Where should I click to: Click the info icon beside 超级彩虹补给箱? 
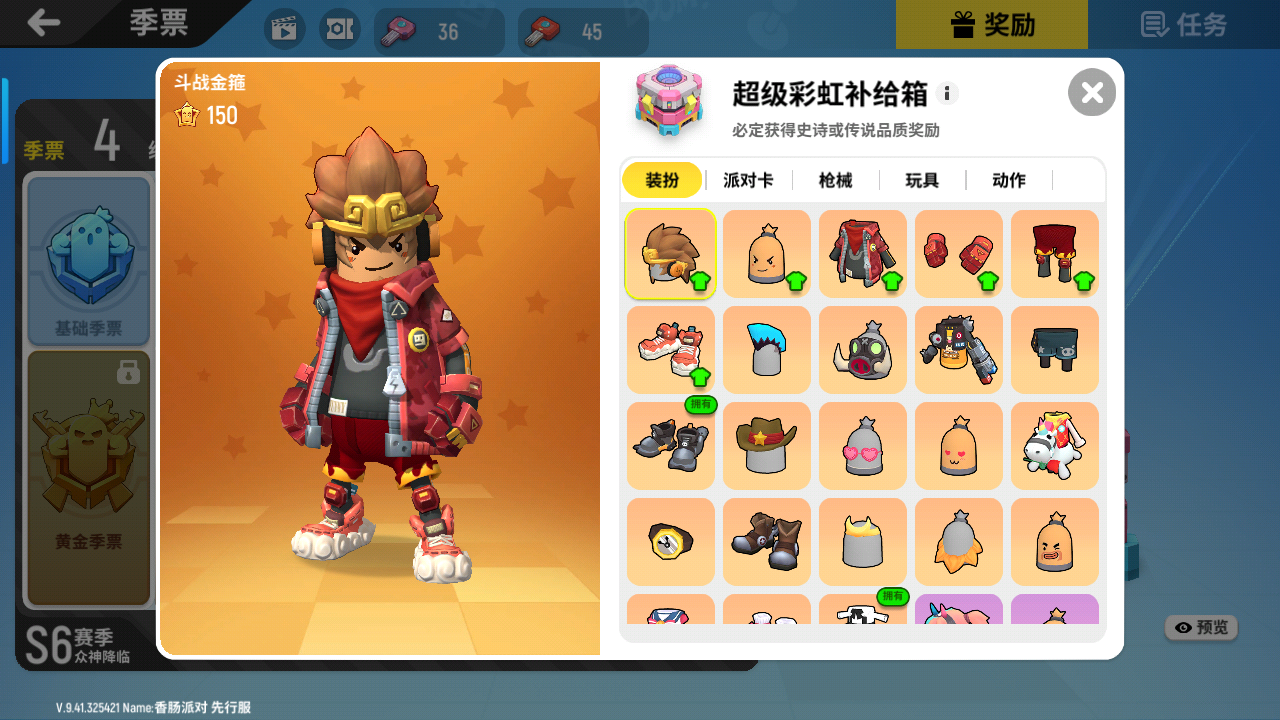point(946,92)
